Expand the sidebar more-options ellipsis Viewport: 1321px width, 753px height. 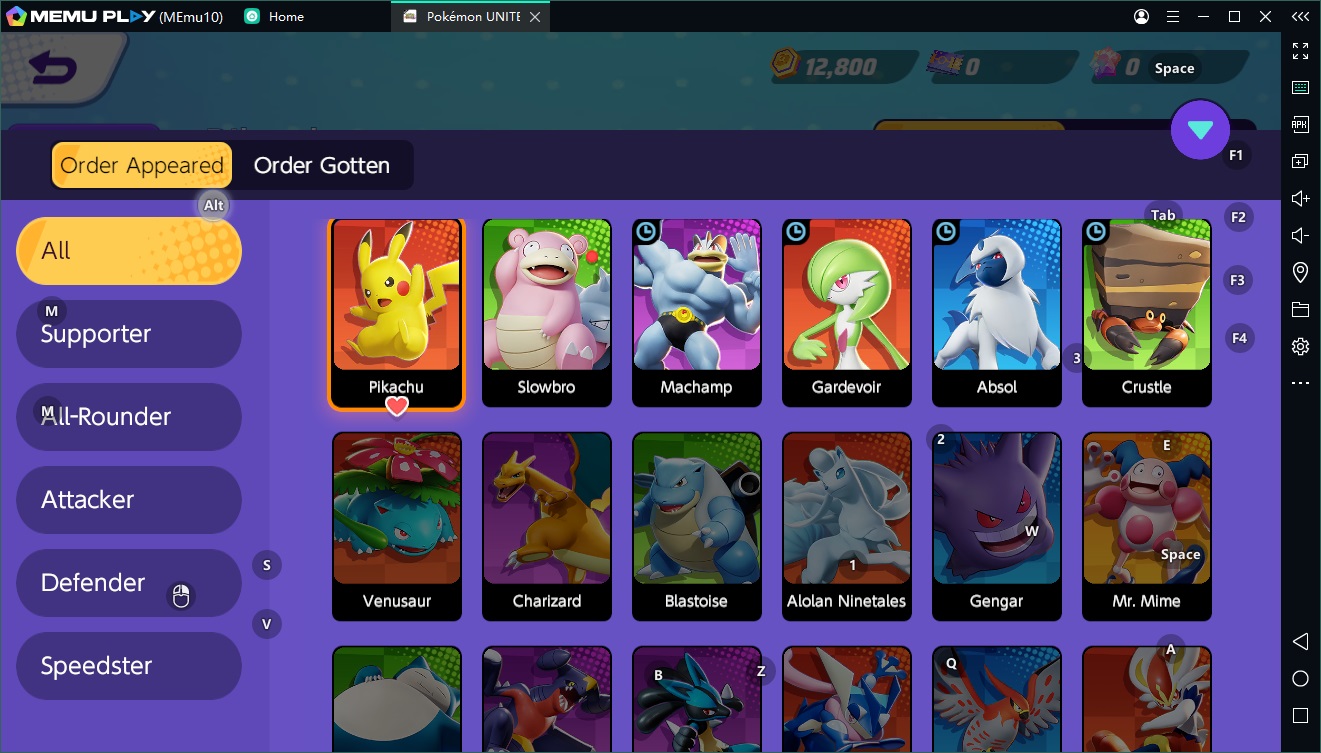(1300, 382)
